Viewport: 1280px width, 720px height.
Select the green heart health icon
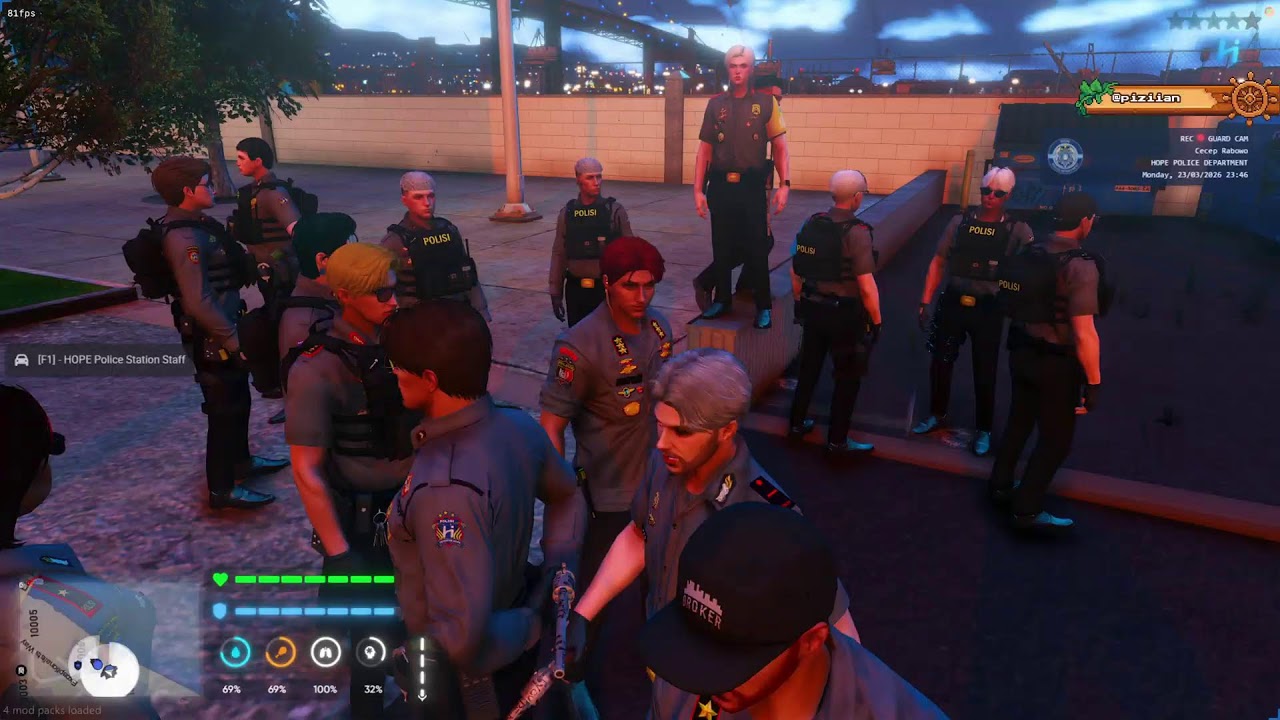pos(222,577)
